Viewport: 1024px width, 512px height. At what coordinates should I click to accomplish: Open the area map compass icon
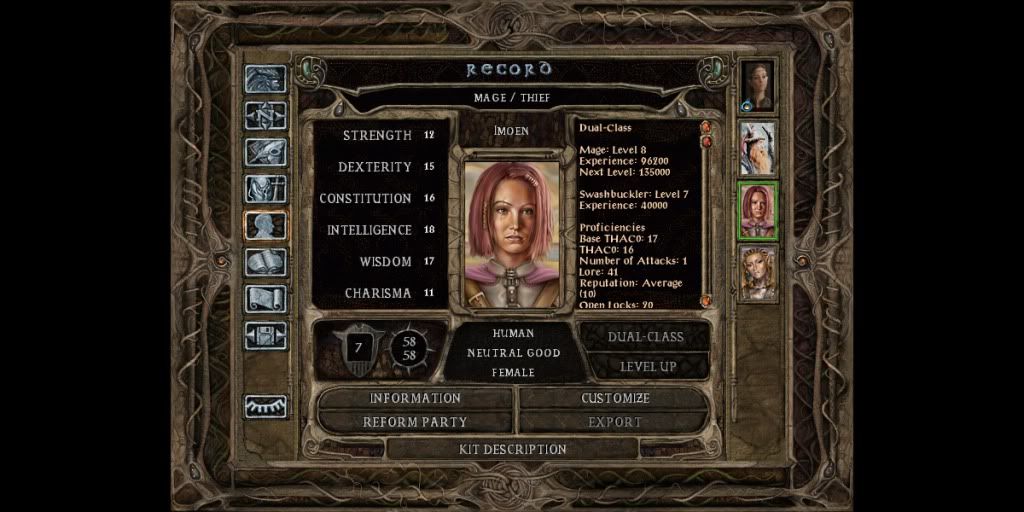coord(265,115)
